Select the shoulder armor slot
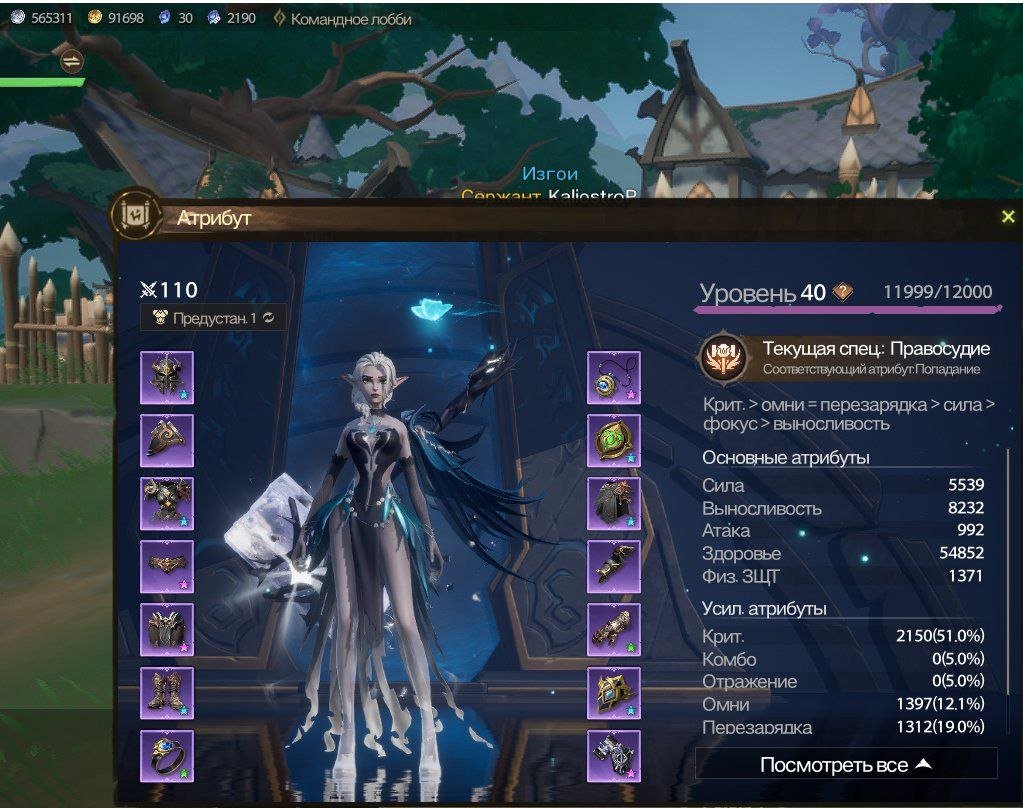1023x808 pixels. [166, 440]
